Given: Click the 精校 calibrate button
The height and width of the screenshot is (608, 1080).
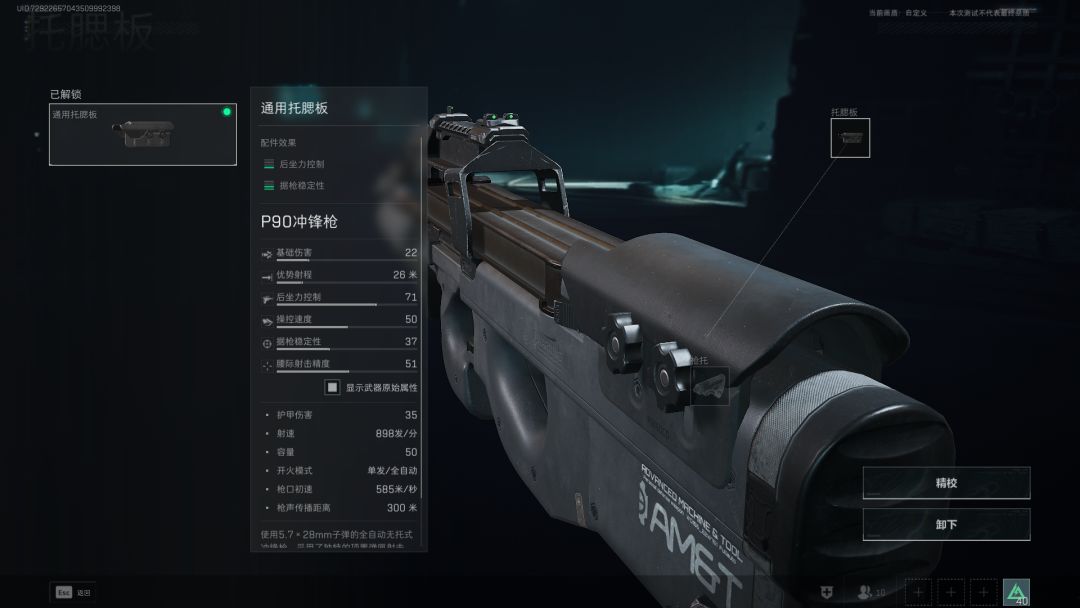Looking at the screenshot, I should point(946,483).
